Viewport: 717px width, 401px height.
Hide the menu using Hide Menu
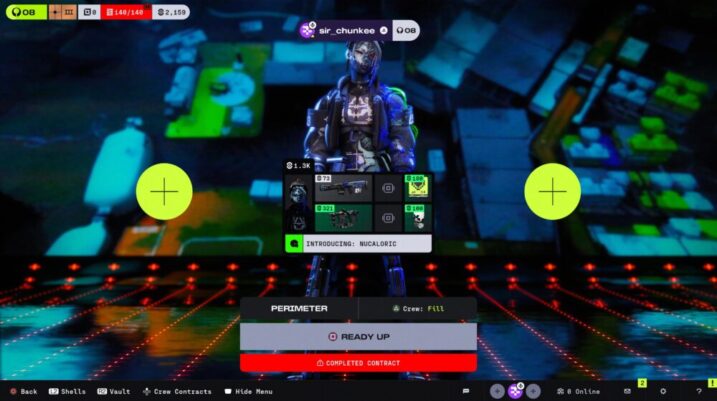248,391
